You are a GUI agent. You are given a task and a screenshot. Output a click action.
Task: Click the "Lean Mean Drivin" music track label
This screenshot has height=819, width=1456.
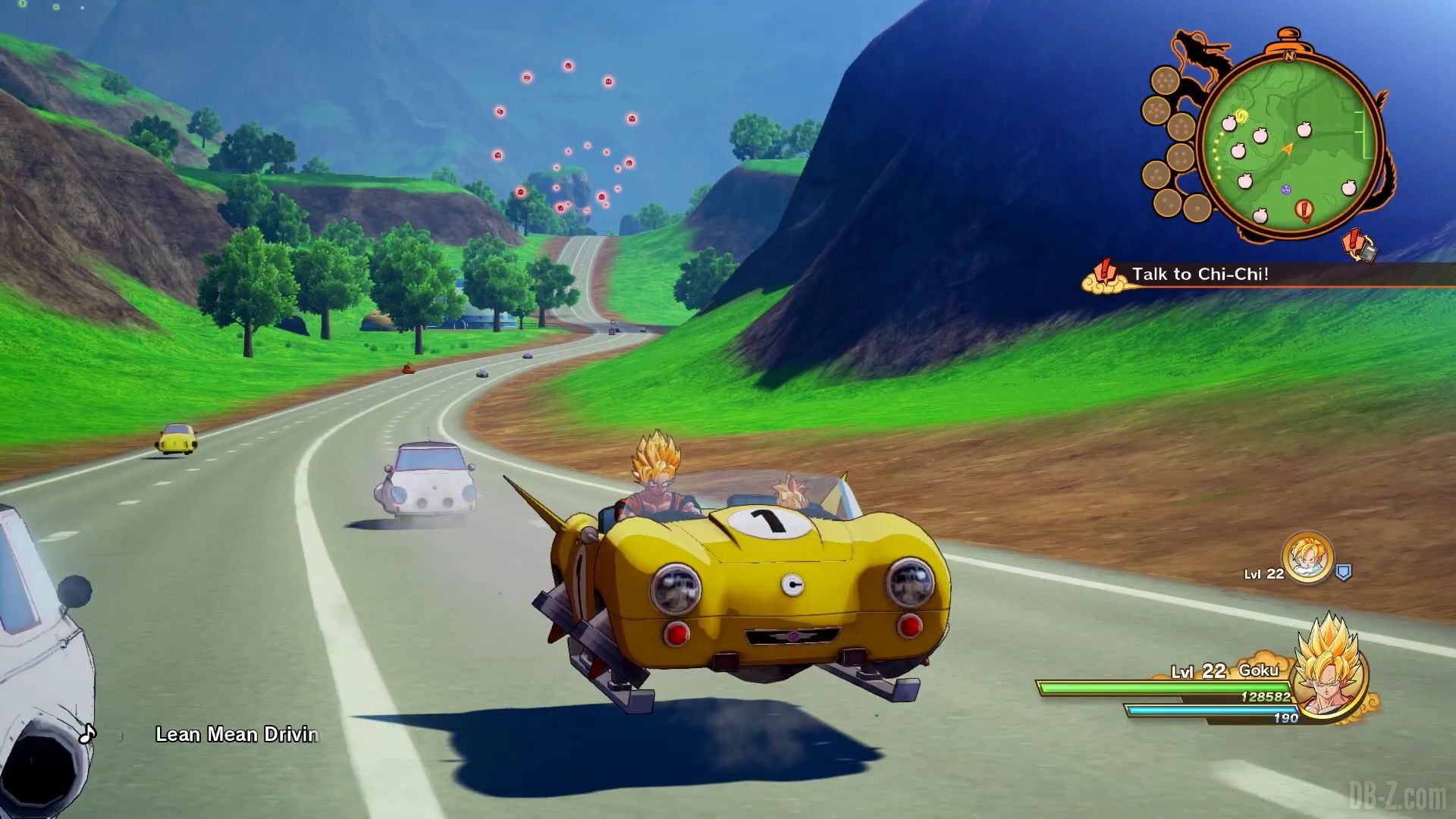[236, 734]
